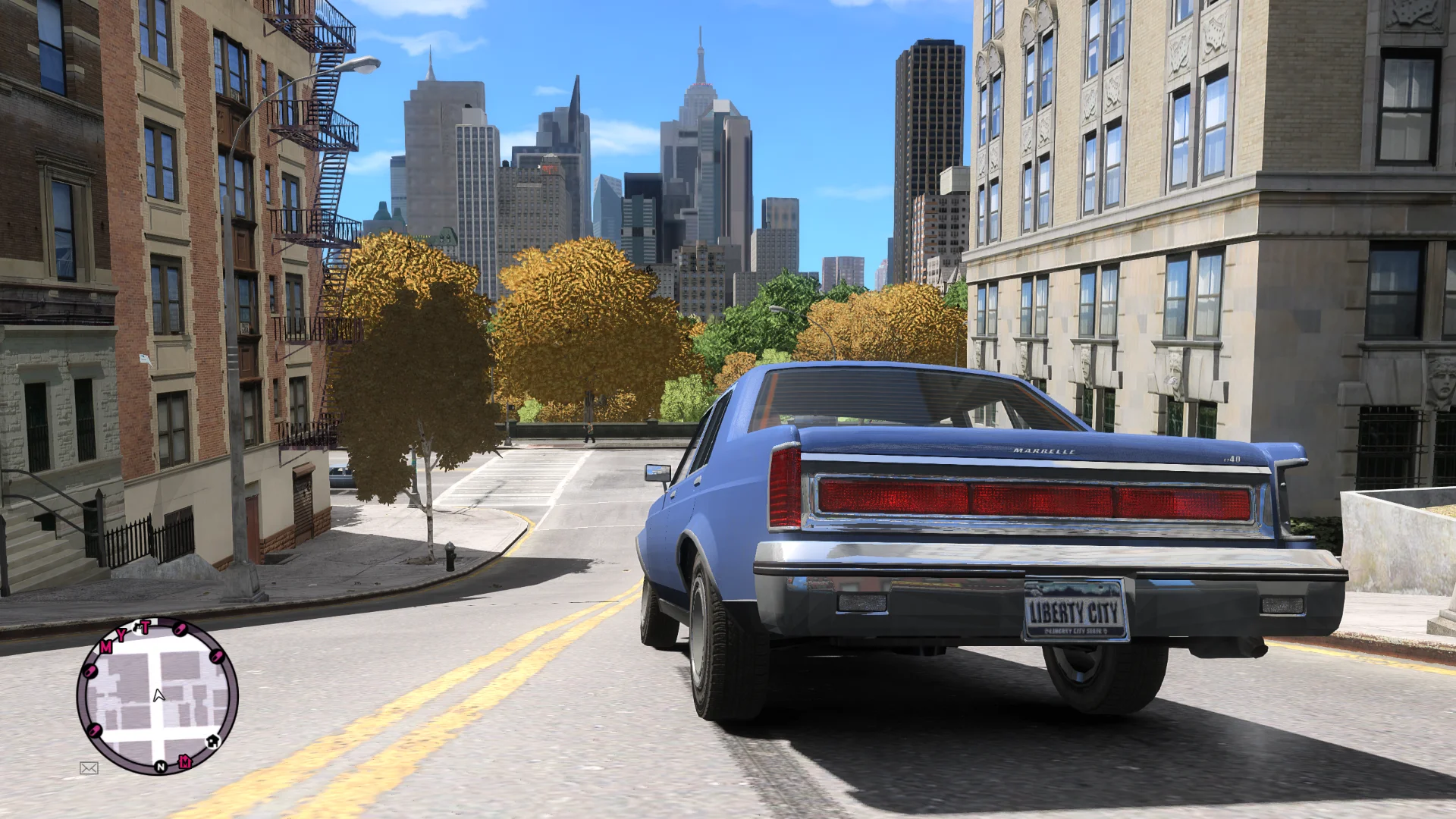This screenshot has width=1456, height=819.
Task: Select the pink M house blip below the radar map
Action: click(184, 761)
